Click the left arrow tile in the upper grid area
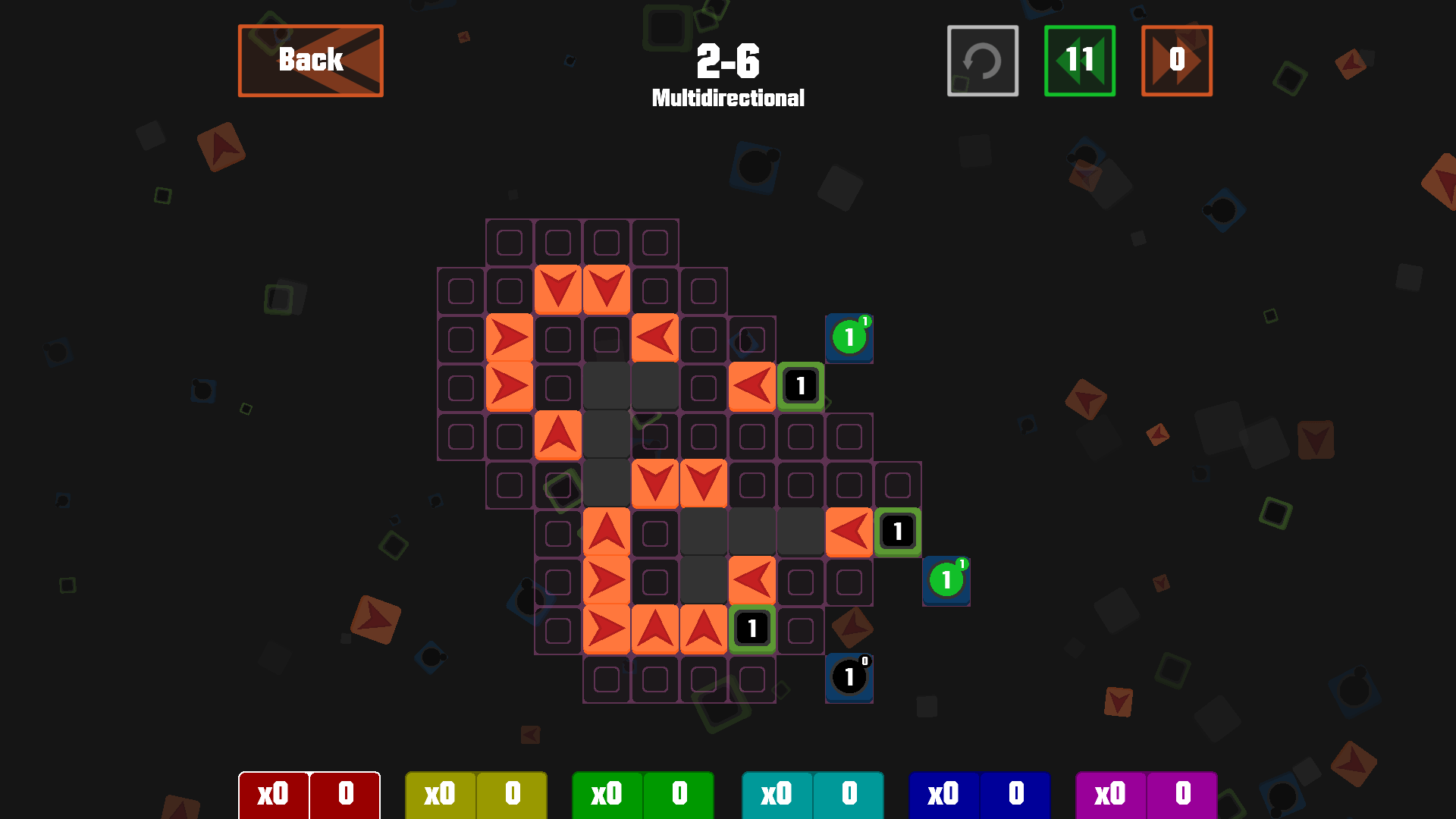This screenshot has width=1456, height=819. click(x=655, y=337)
